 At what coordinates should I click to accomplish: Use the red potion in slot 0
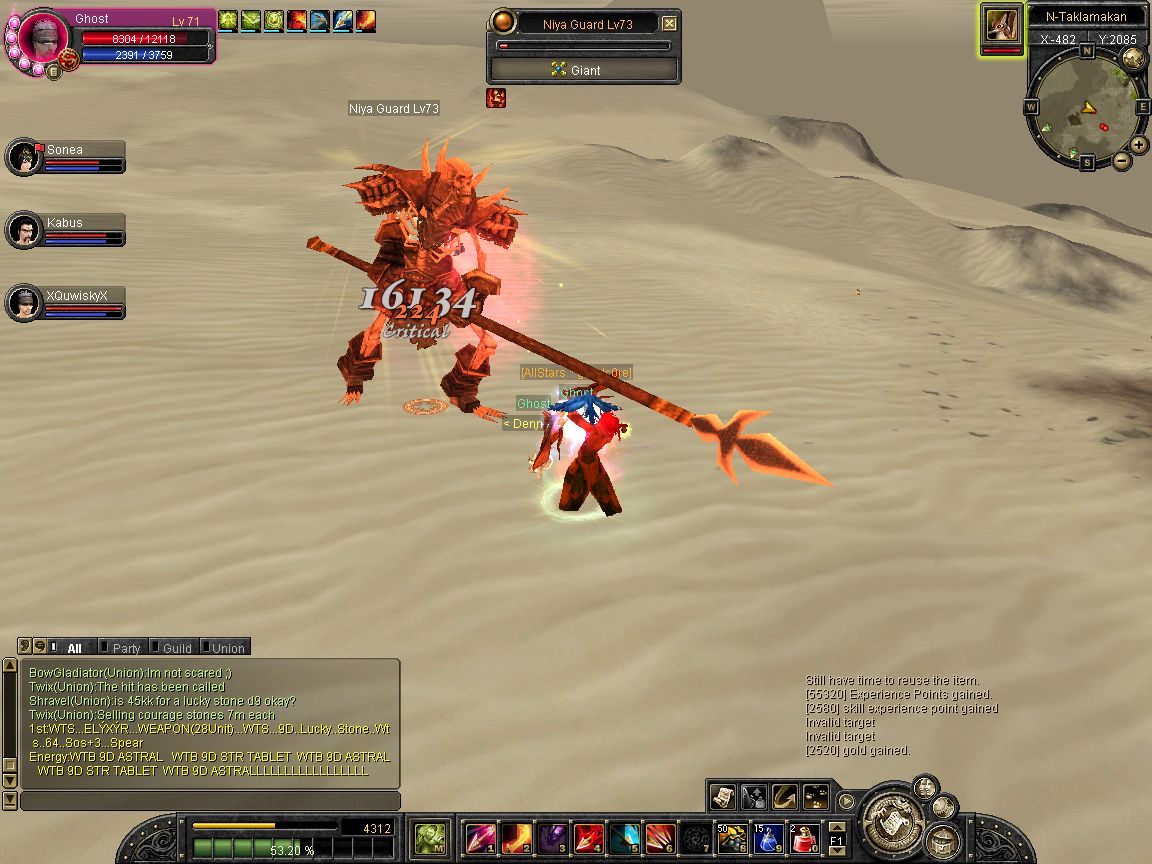coord(805,837)
